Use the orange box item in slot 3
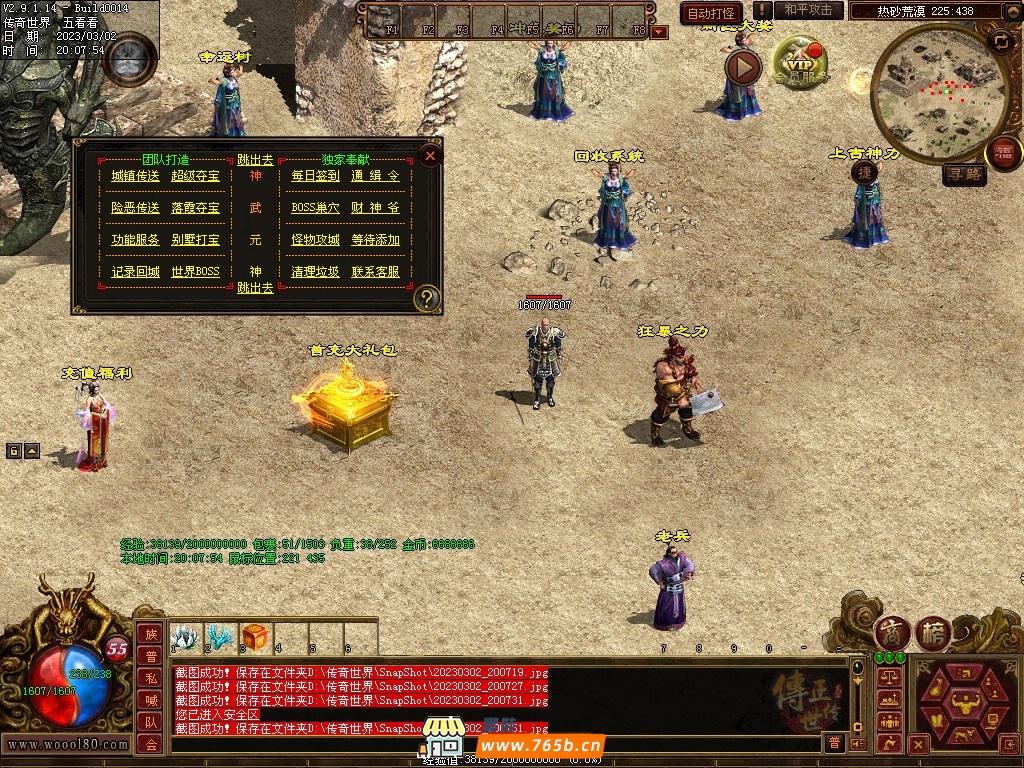Viewport: 1024px width, 768px height. pos(255,637)
